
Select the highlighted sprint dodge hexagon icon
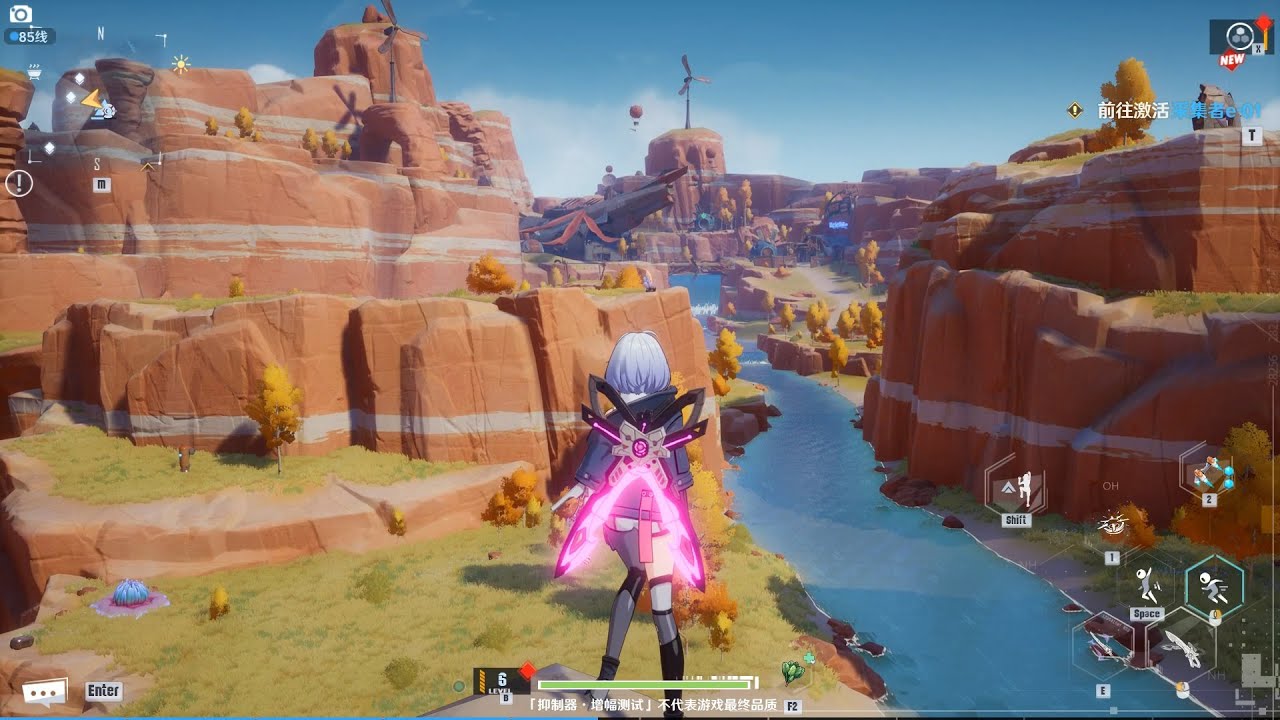[x=1213, y=586]
